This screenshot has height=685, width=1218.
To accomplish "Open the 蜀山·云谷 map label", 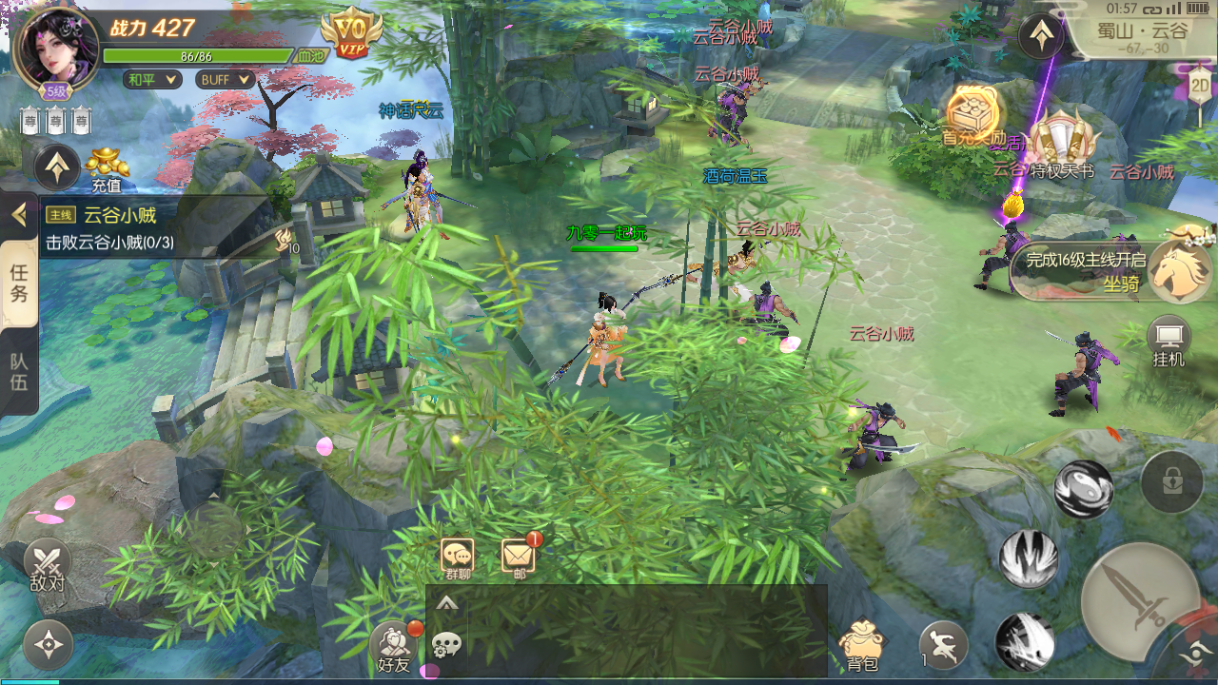I will (x=1142, y=31).
